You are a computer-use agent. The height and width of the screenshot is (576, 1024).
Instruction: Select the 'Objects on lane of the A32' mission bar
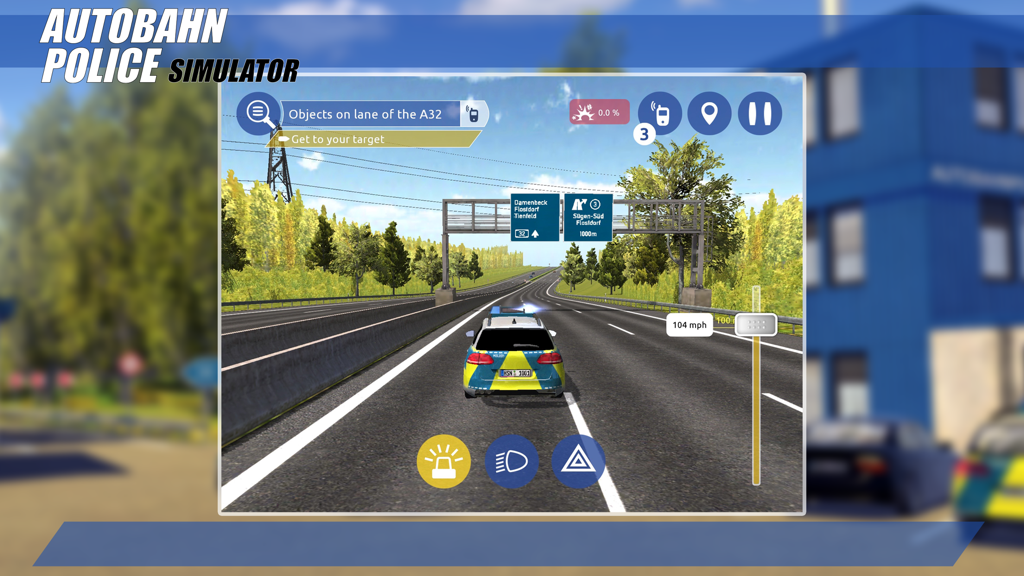tap(370, 114)
